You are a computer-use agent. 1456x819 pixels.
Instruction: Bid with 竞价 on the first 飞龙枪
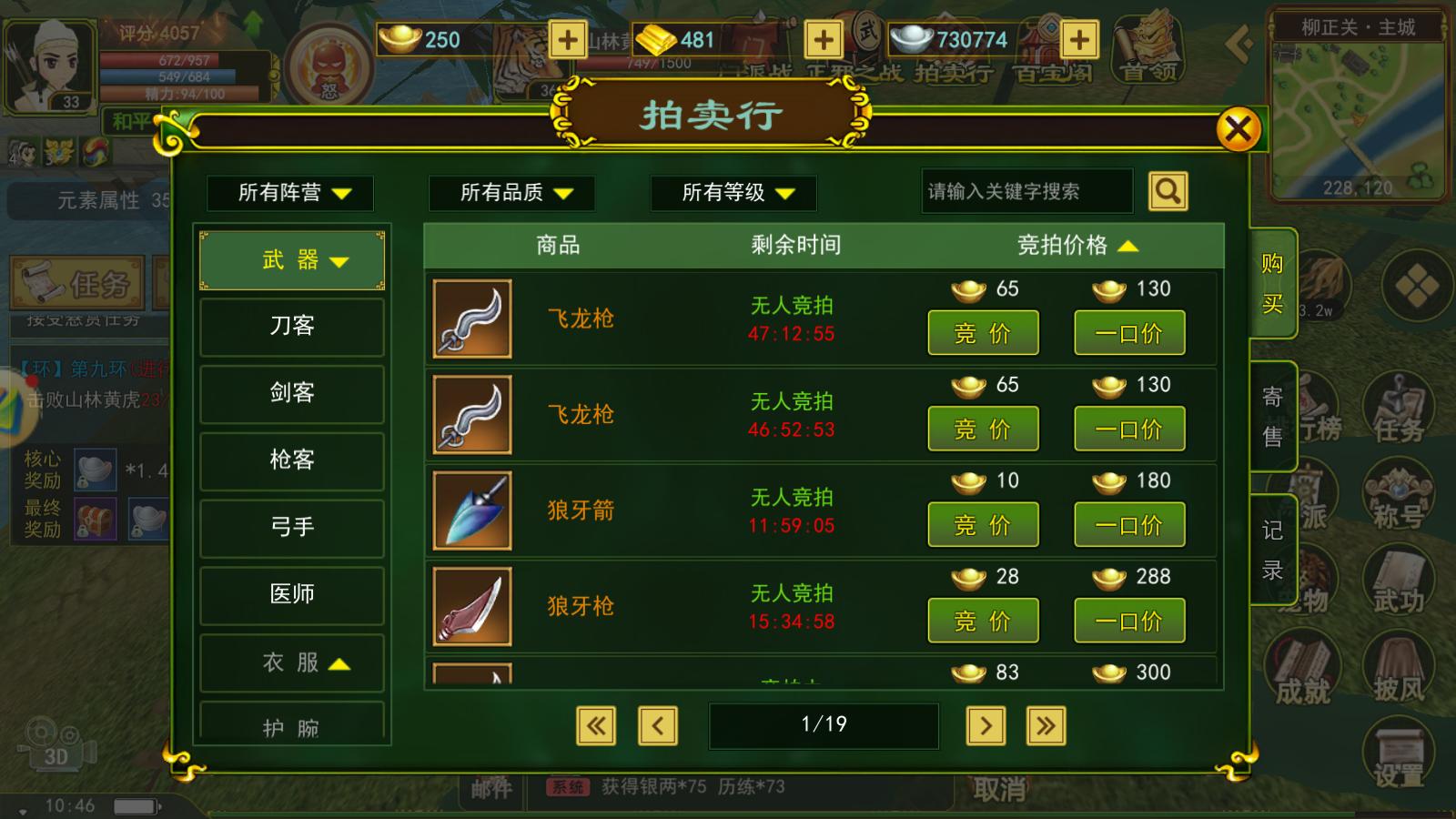click(982, 332)
